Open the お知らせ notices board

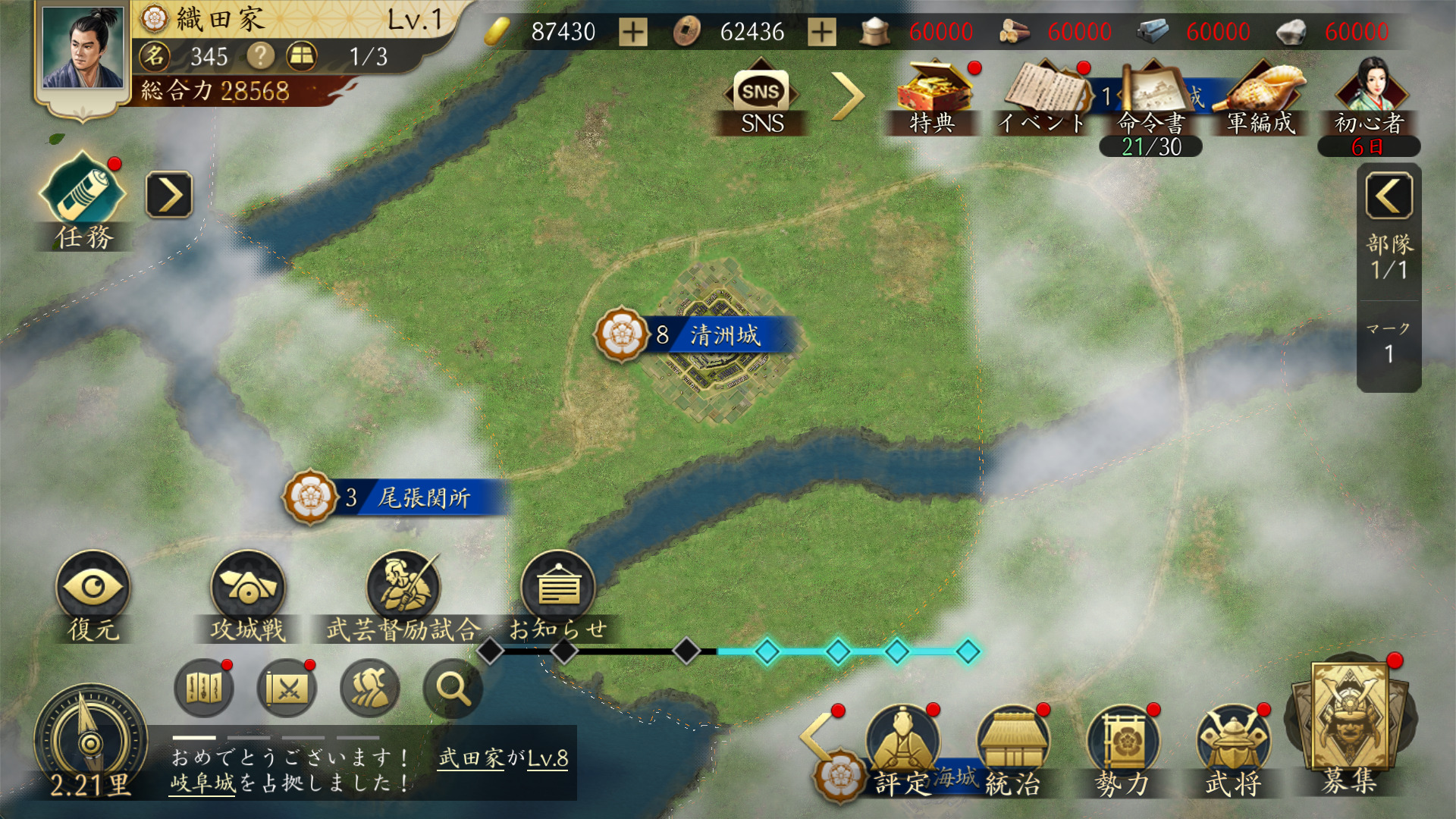(558, 589)
